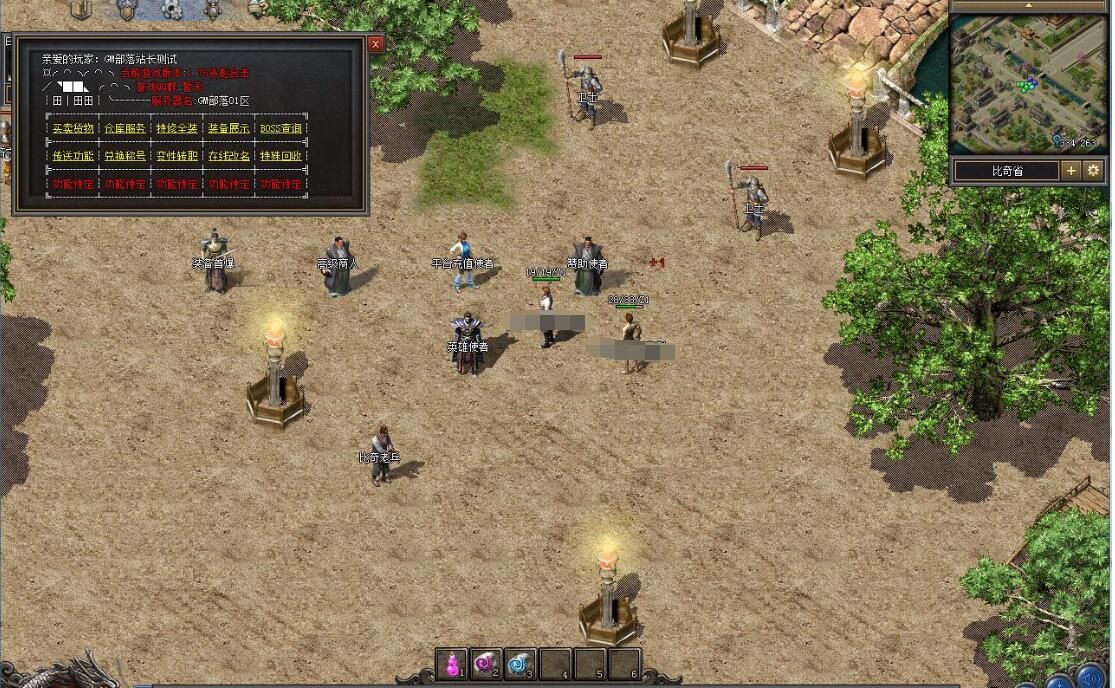Click the plus button beside the map name
The width and height of the screenshot is (1115, 688).
(x=1071, y=171)
